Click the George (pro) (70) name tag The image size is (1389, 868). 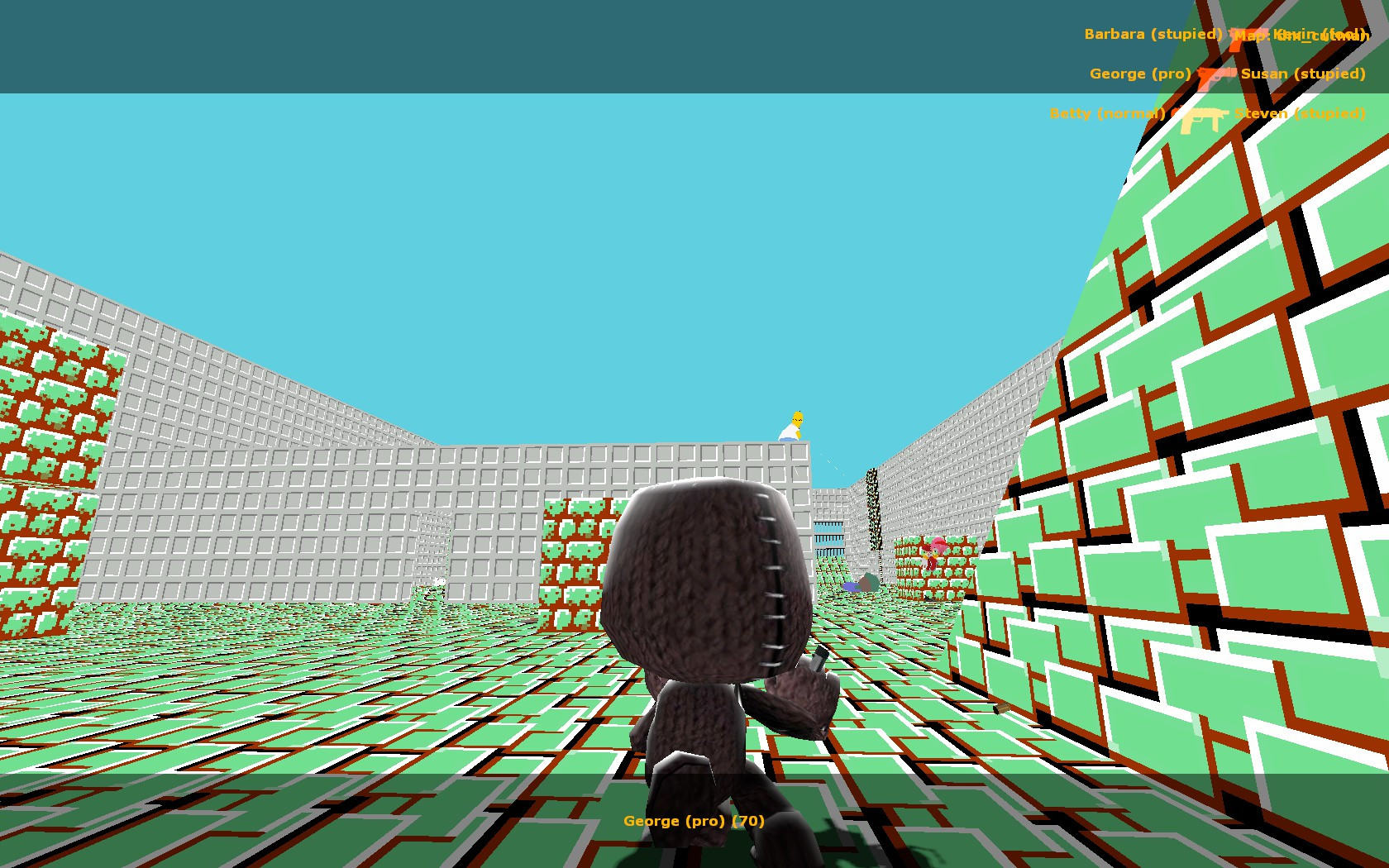[x=694, y=821]
